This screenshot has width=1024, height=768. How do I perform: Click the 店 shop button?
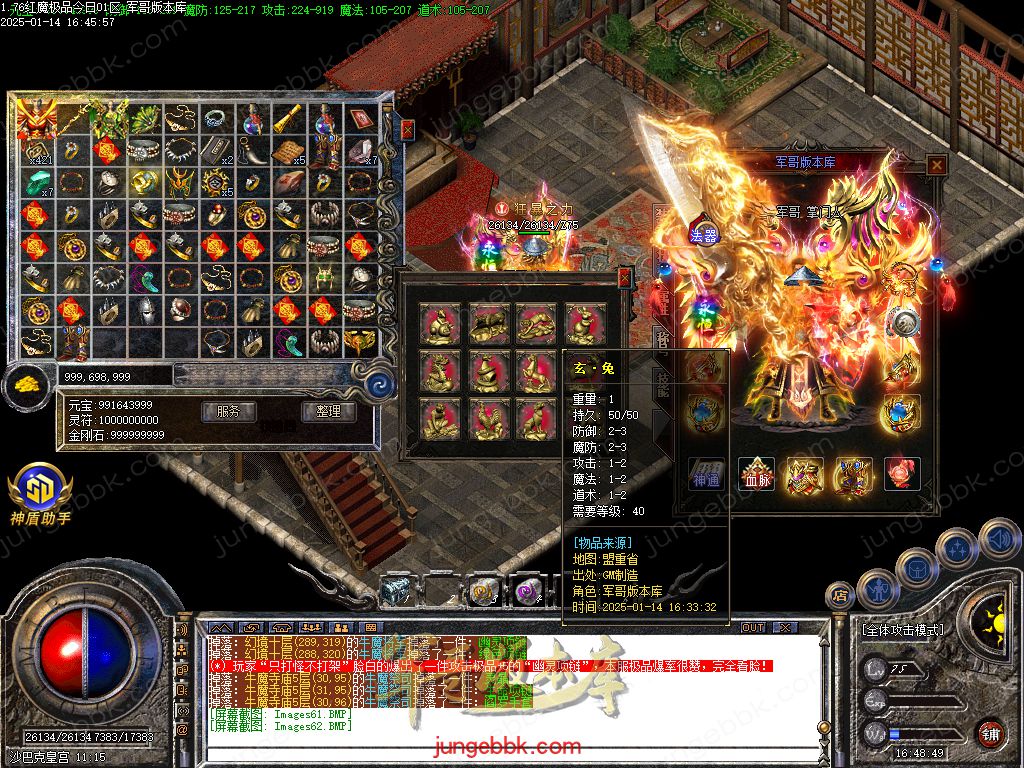(840, 596)
